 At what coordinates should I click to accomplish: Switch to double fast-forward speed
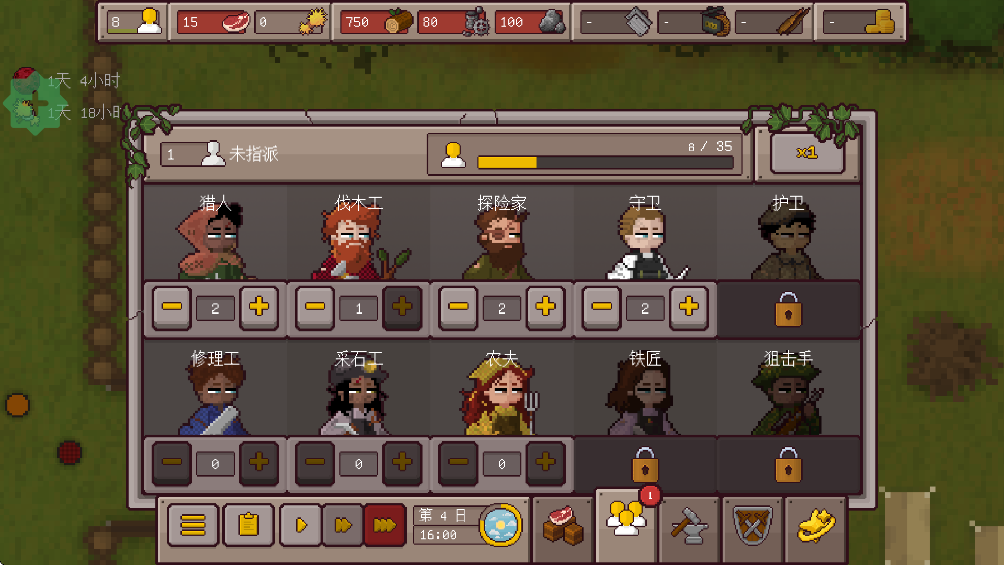pos(342,524)
